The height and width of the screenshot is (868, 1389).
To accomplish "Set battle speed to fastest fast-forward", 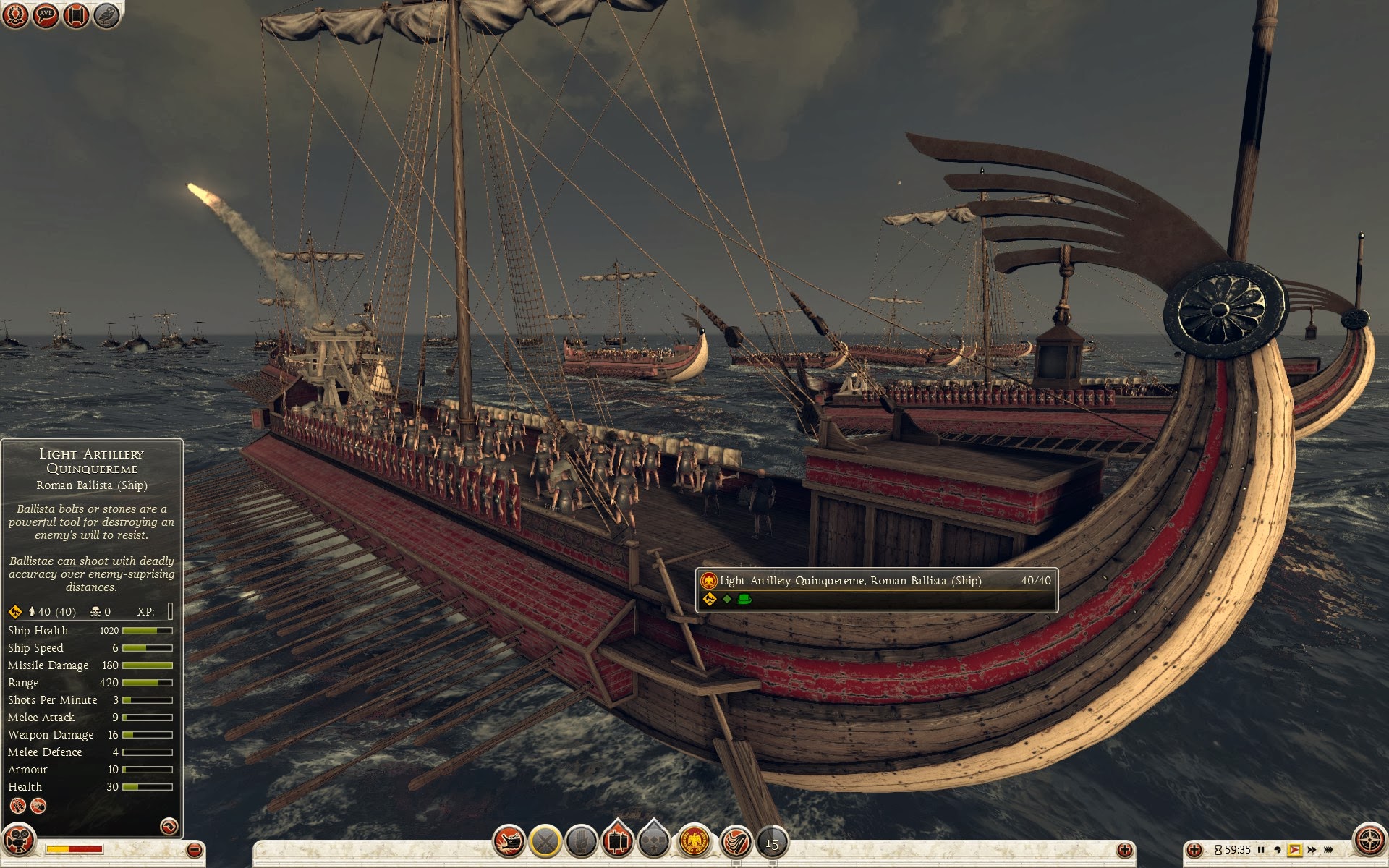I will tap(1329, 850).
